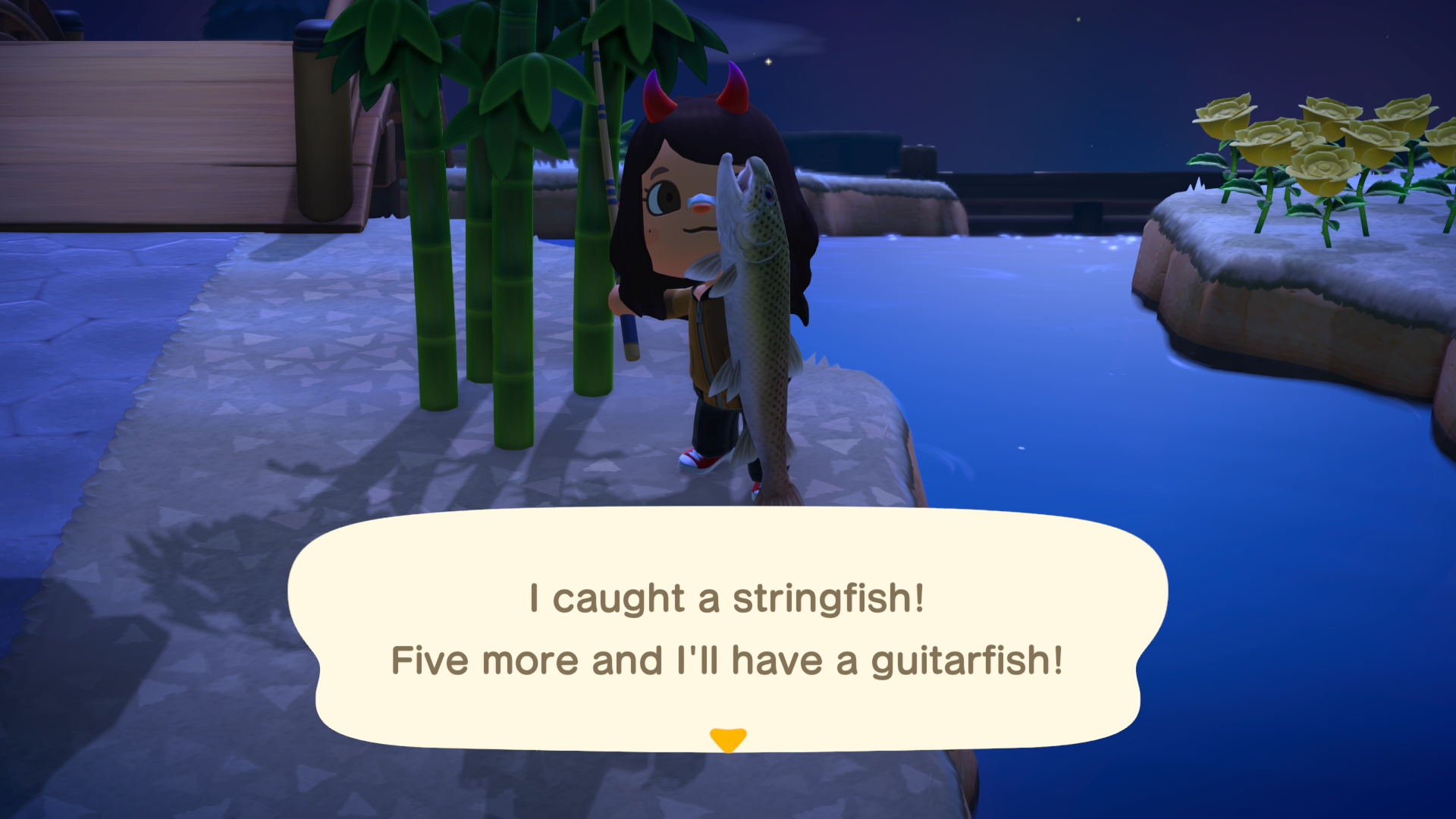Screen dimensions: 1456x819
Task: Advance dialogue with the yellow arrow
Action: 728,739
